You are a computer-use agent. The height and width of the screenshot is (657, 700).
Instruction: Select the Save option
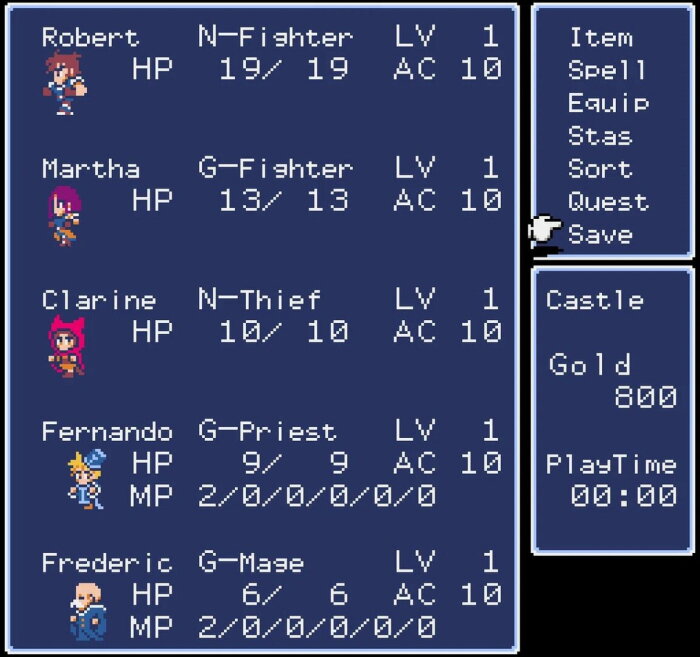point(600,234)
